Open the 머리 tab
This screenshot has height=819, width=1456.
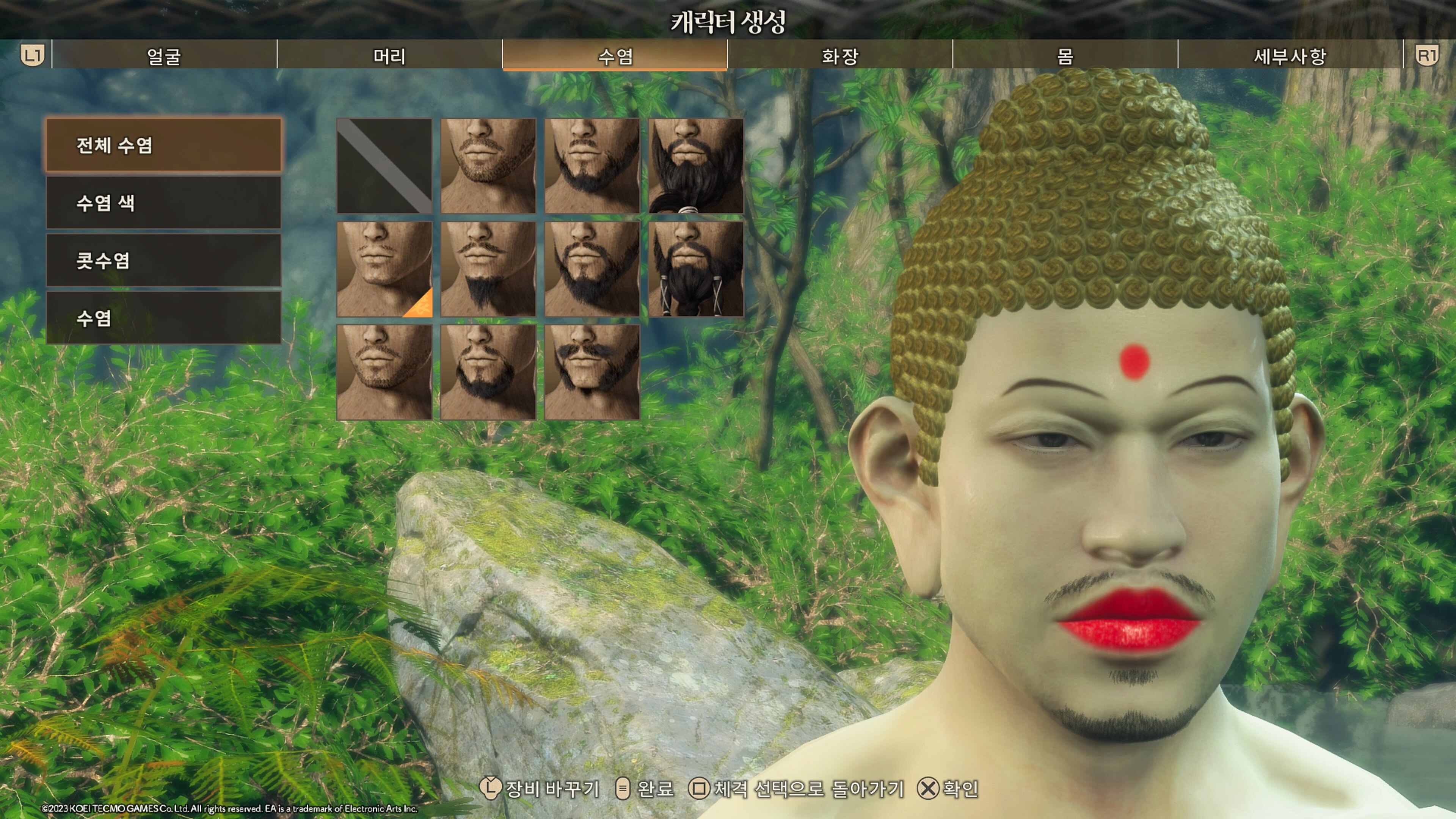[389, 55]
